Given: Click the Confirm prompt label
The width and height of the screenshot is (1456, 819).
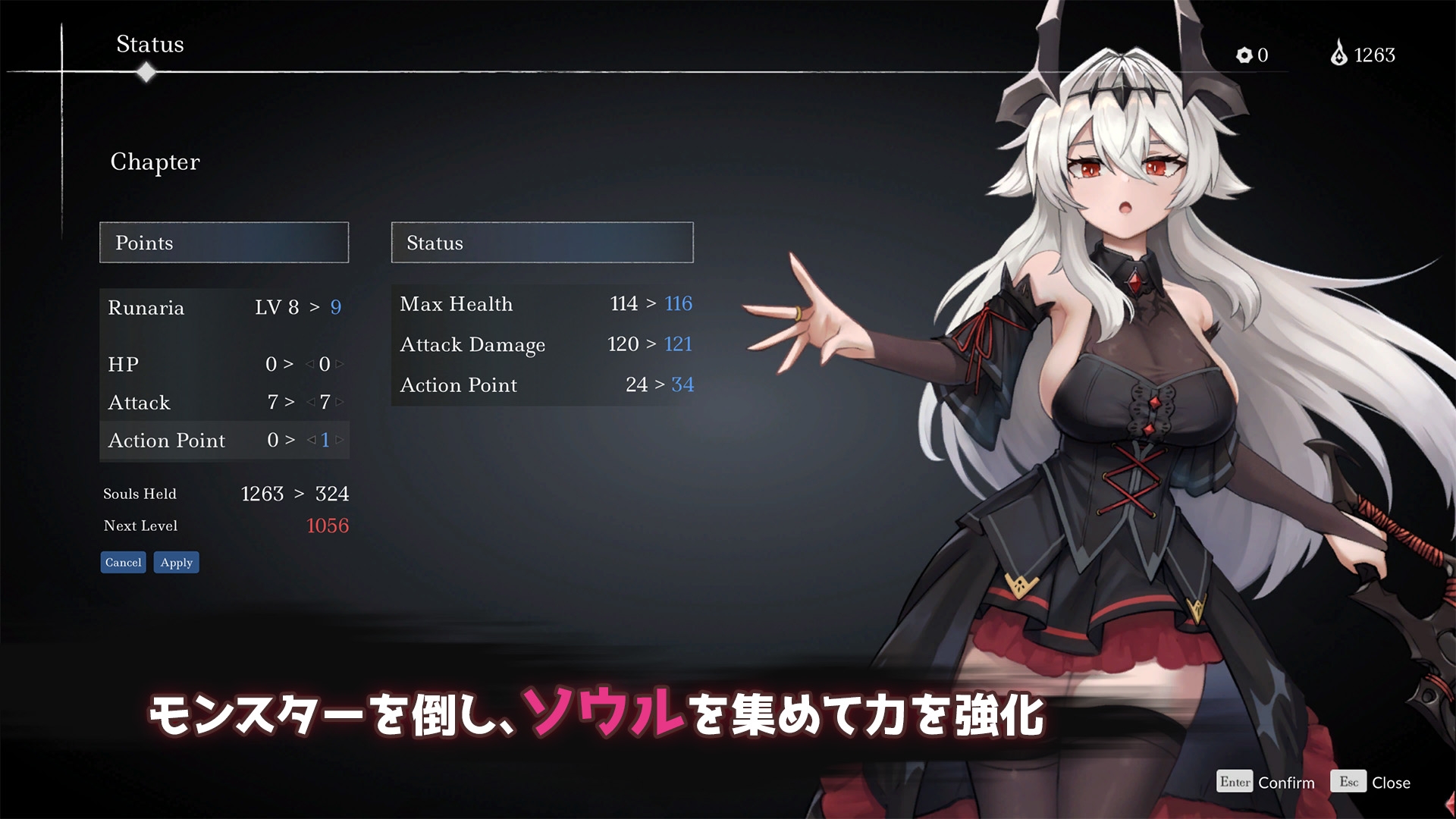Looking at the screenshot, I should coord(1285,783).
